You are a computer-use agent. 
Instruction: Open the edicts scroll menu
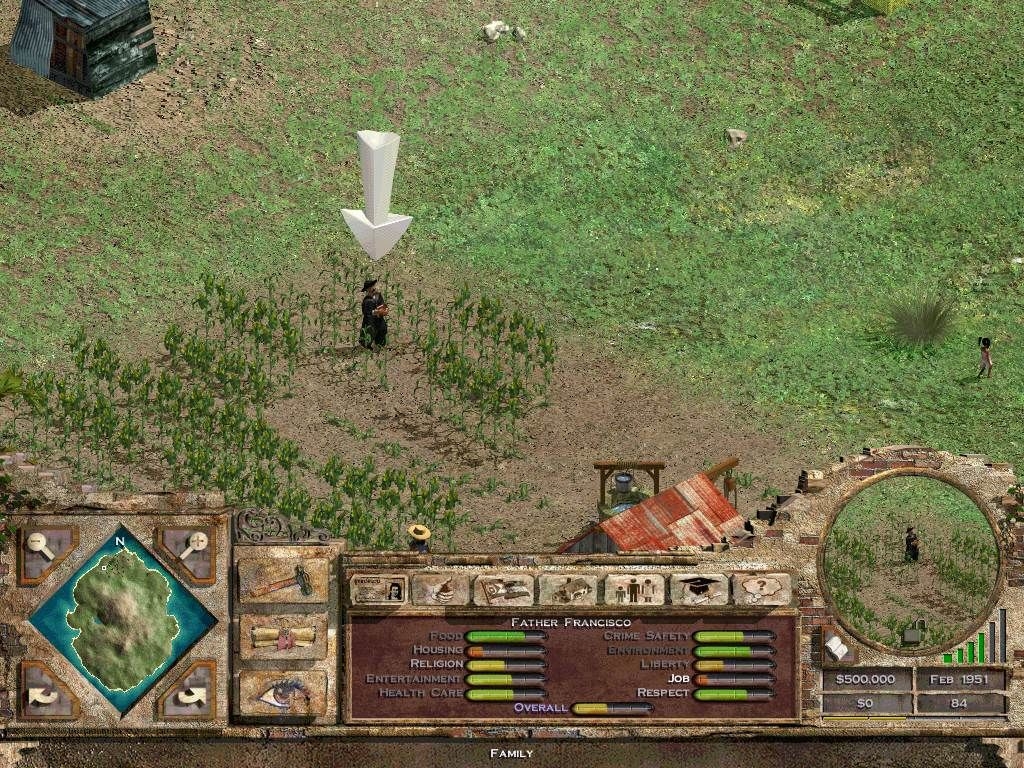coord(283,636)
